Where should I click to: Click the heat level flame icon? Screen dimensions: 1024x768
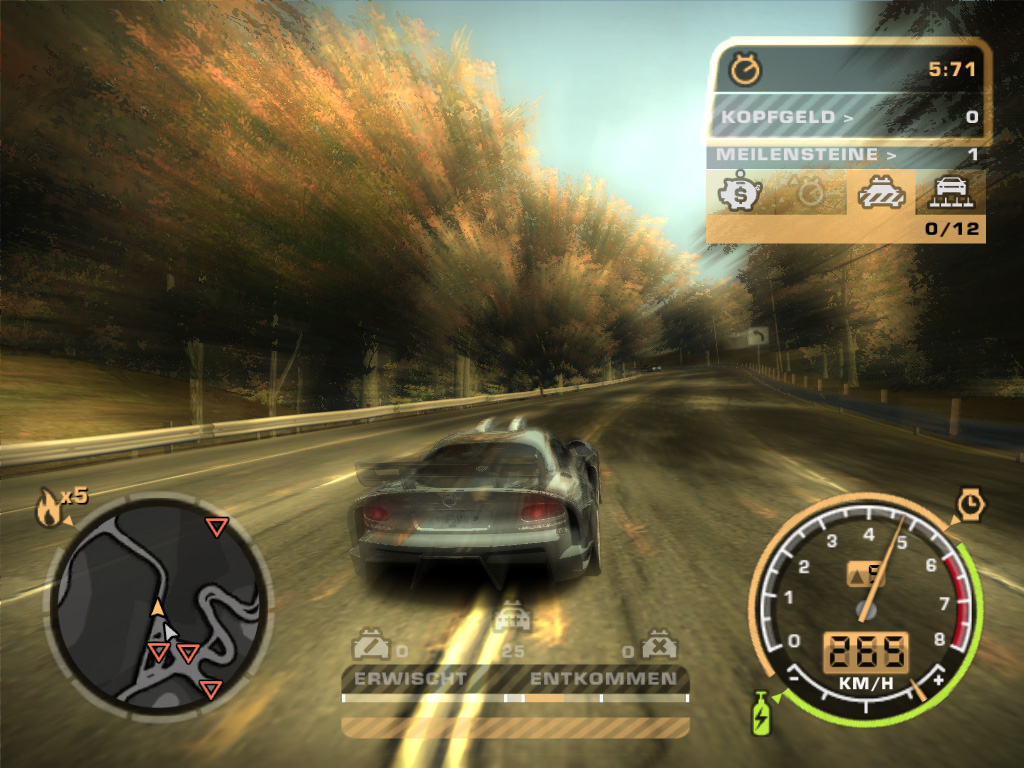48,509
